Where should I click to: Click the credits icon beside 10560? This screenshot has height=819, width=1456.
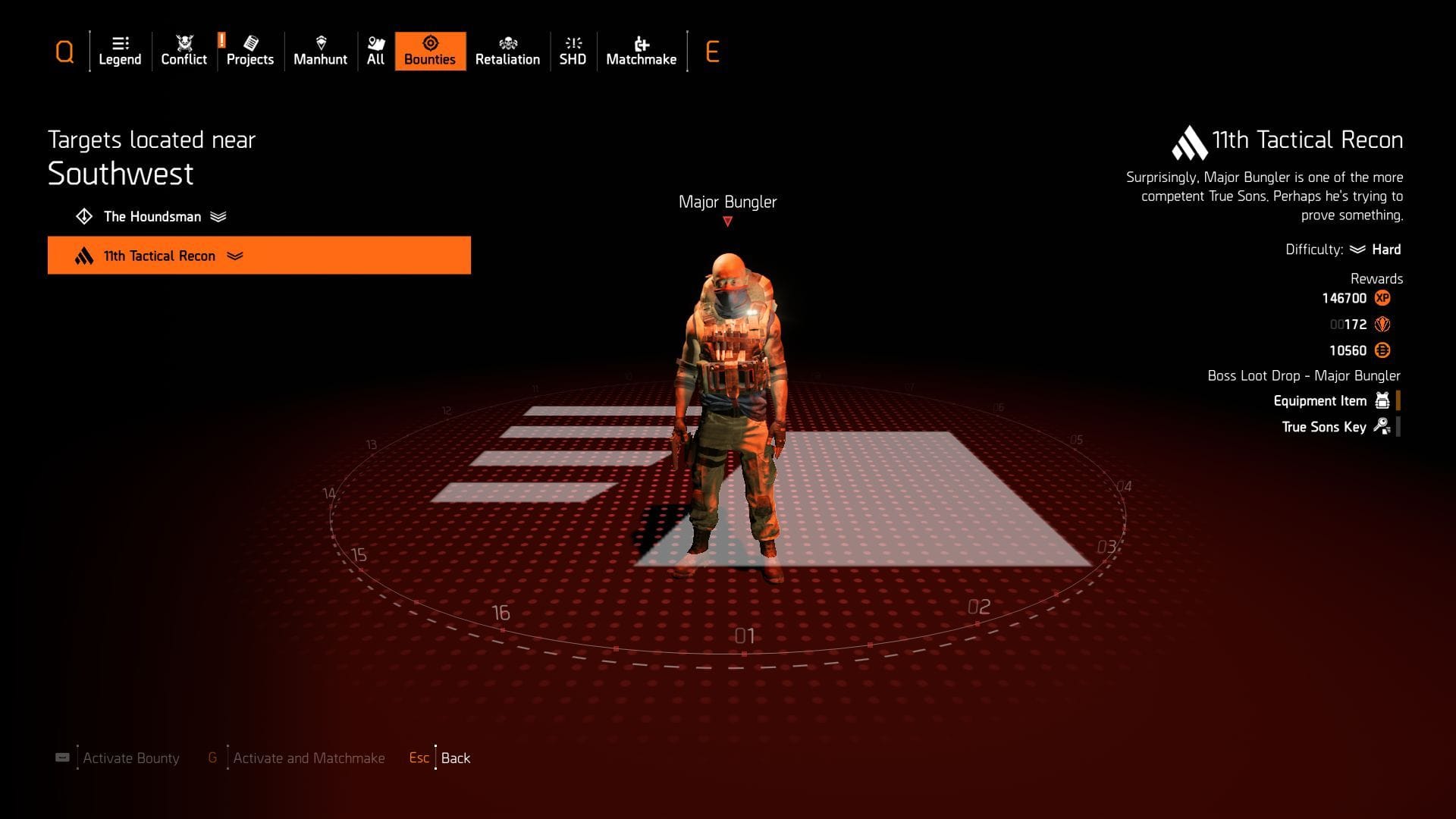click(x=1384, y=350)
